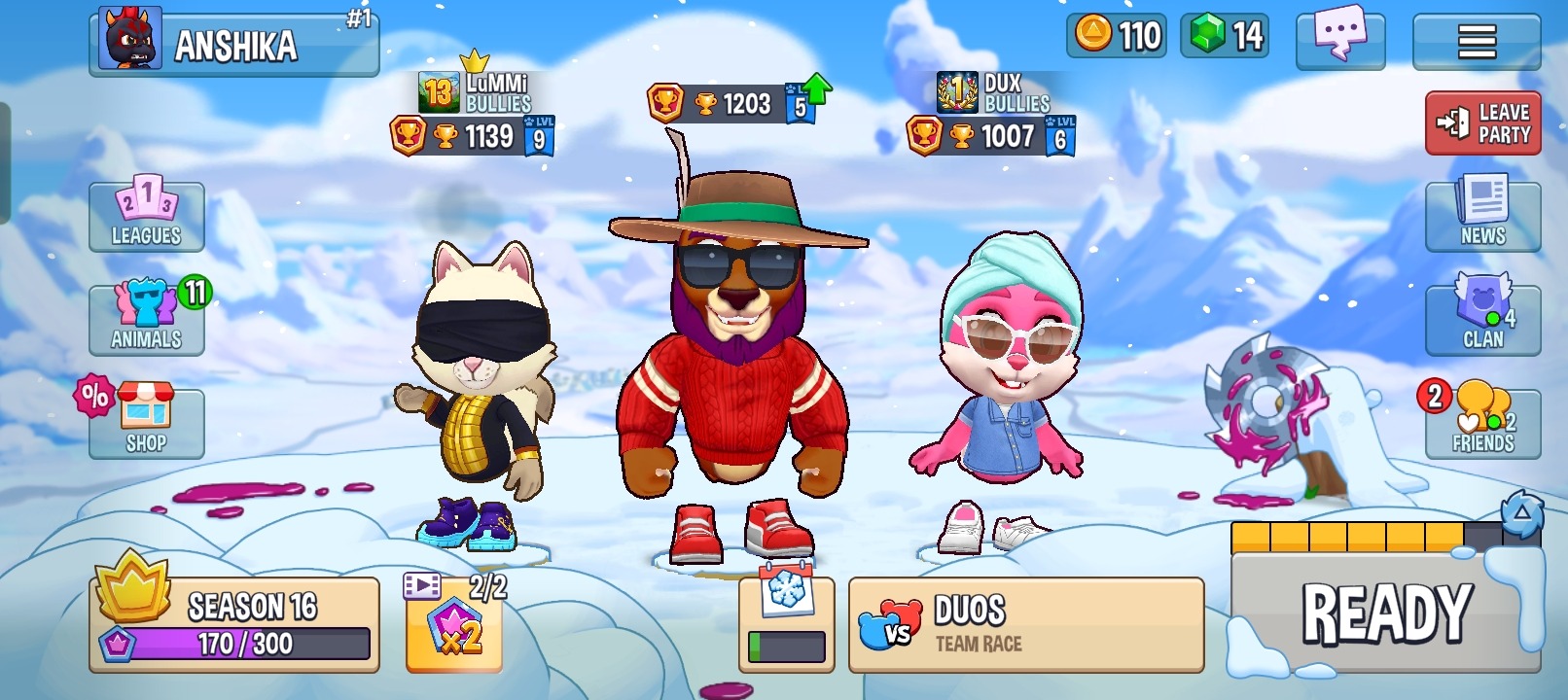Open the Clan panel

pos(1482,318)
